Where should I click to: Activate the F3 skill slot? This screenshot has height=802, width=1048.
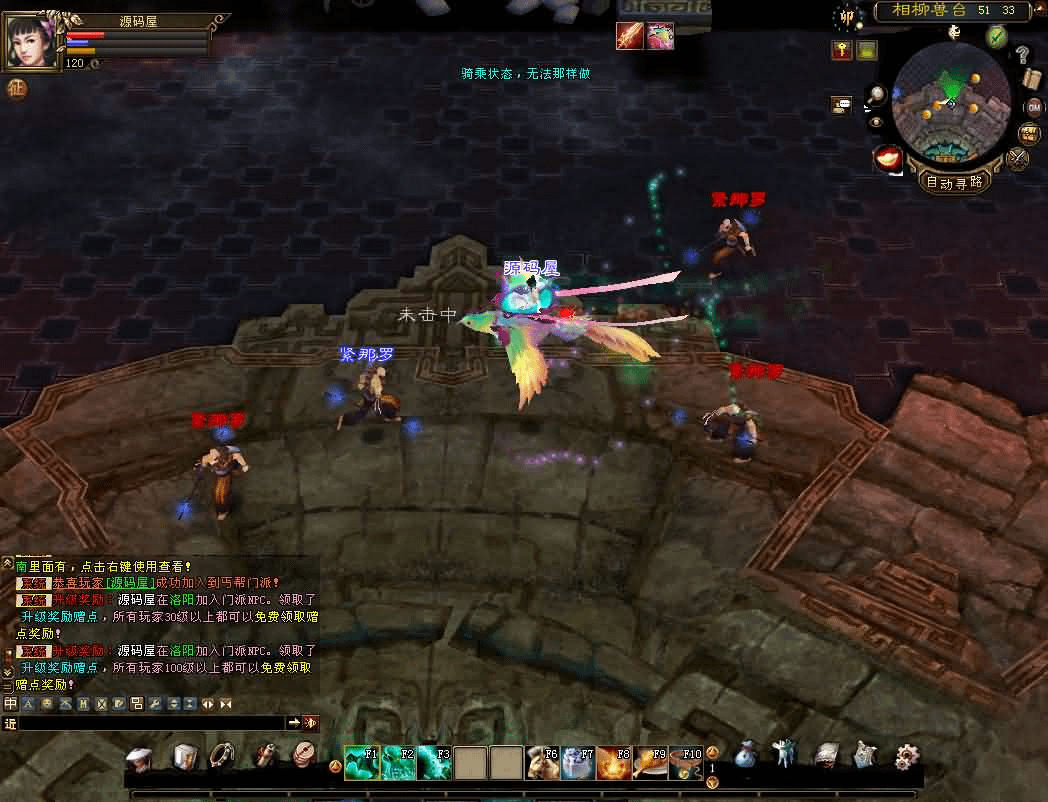434,762
